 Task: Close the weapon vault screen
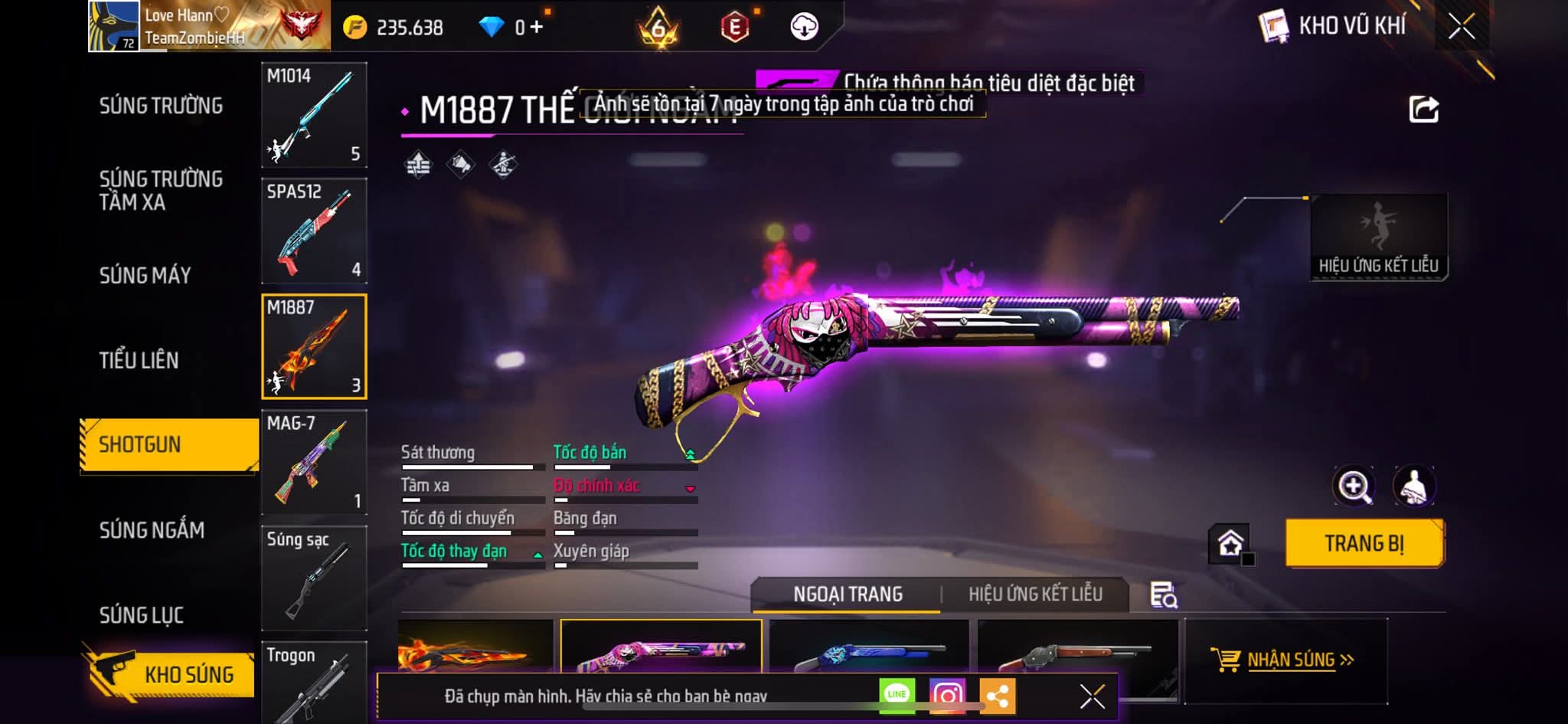tap(1461, 28)
